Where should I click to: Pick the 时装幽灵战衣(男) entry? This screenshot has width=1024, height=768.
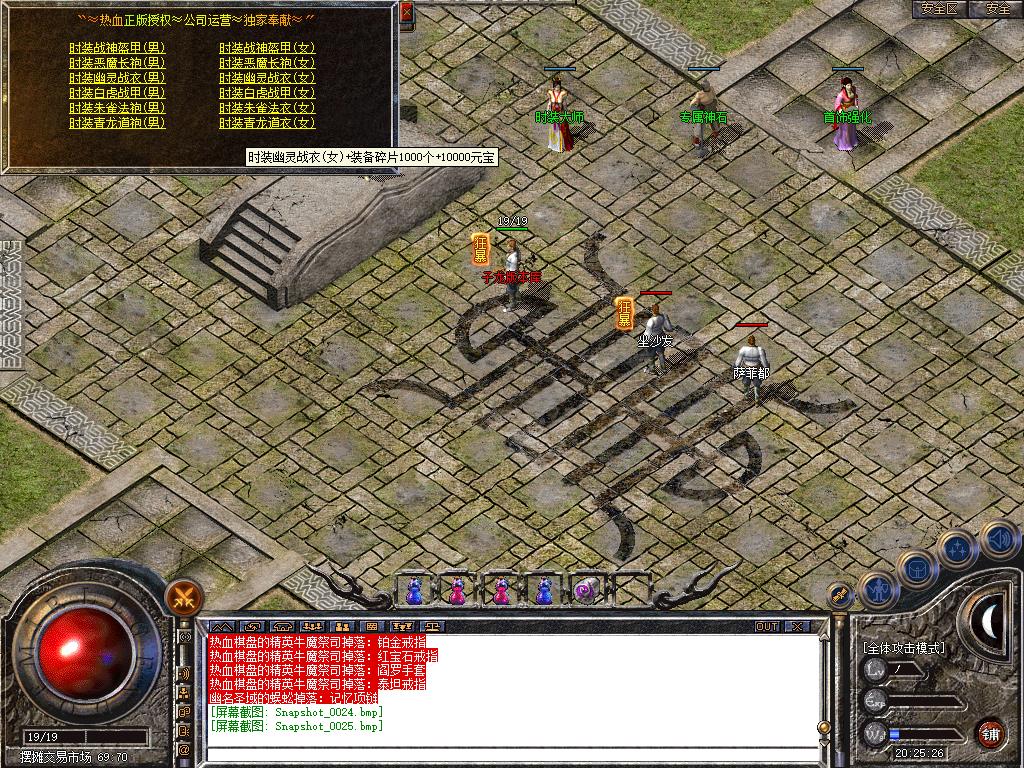(117, 77)
